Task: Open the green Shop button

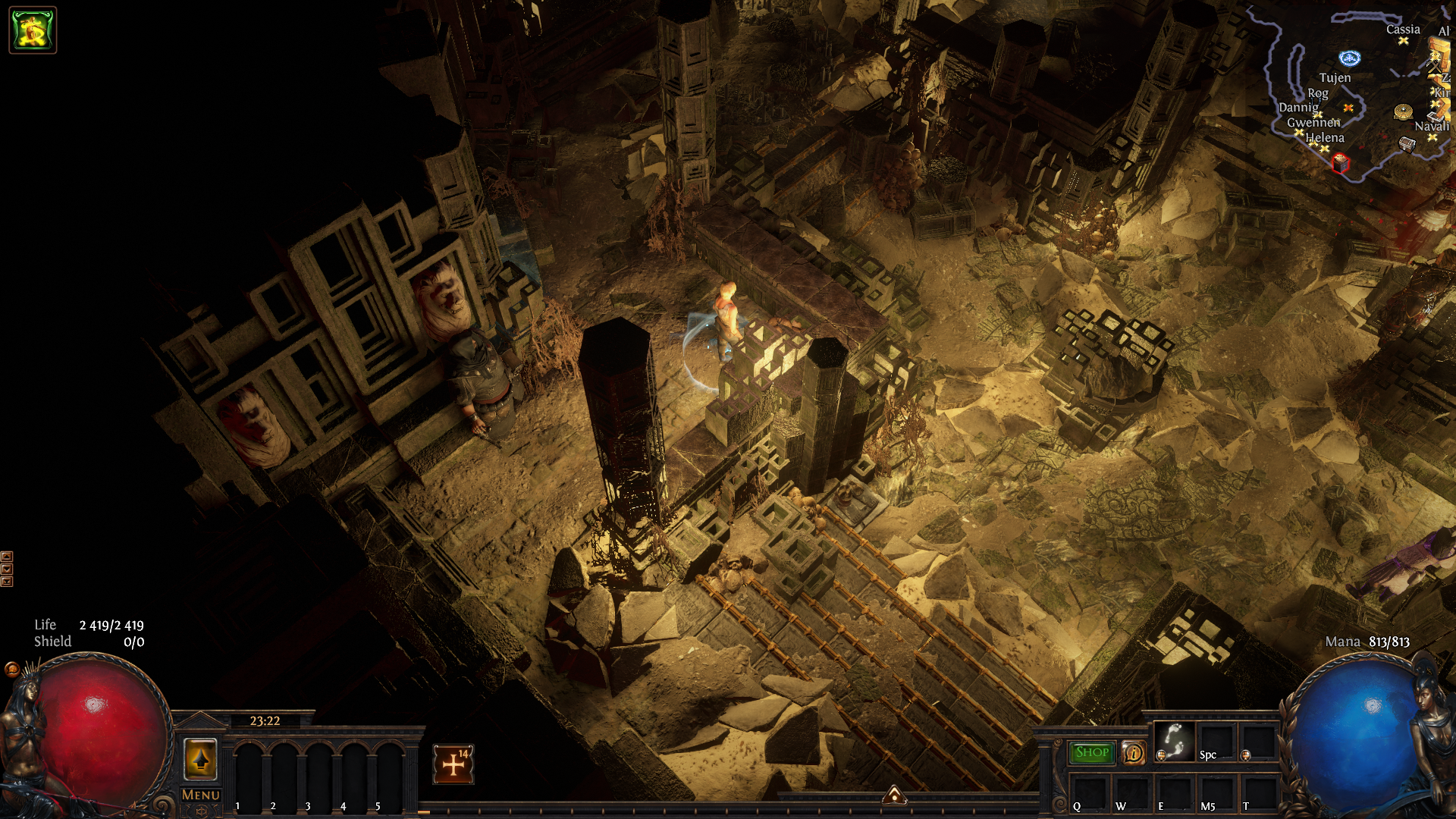Action: (1091, 752)
